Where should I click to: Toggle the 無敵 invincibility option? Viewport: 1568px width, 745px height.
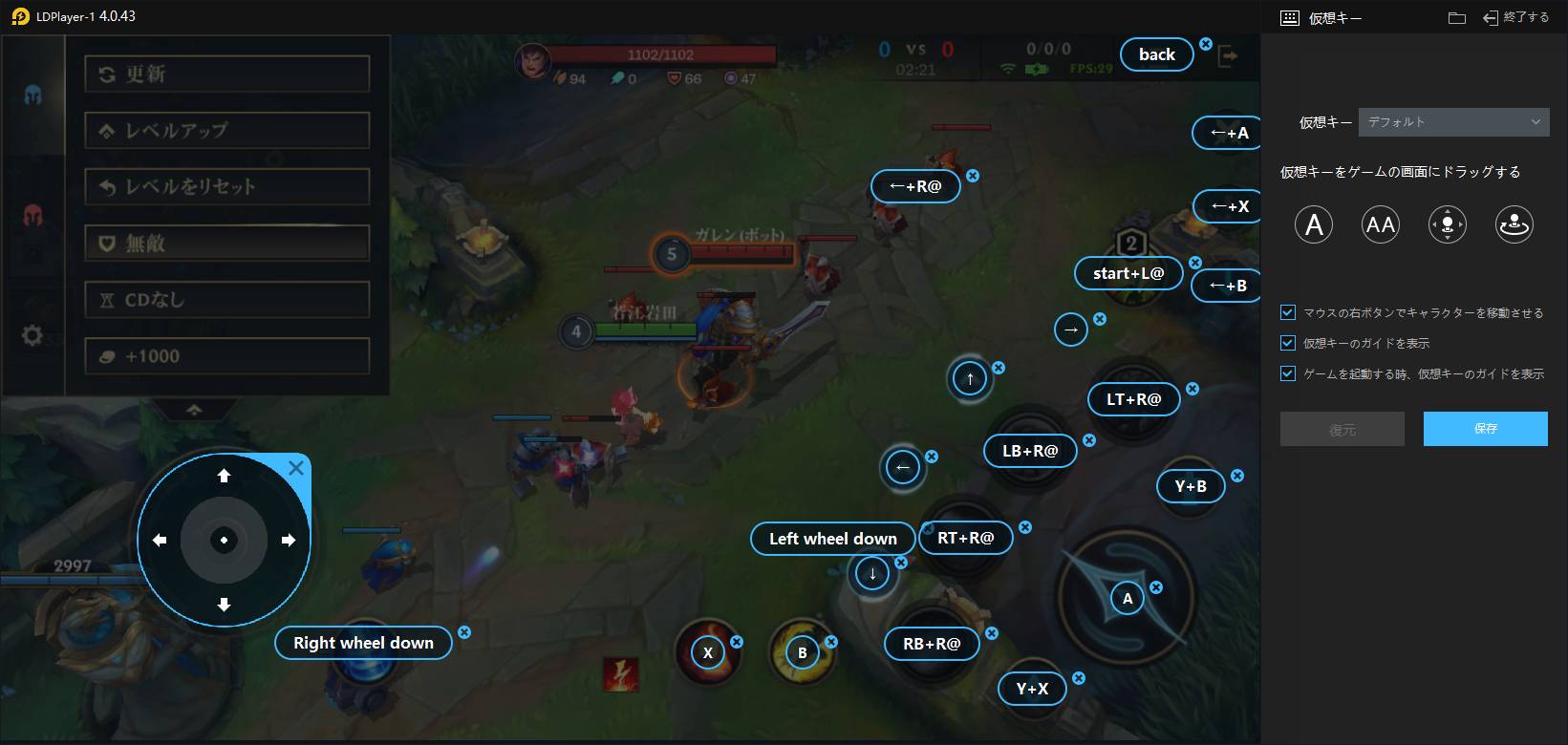pos(226,243)
